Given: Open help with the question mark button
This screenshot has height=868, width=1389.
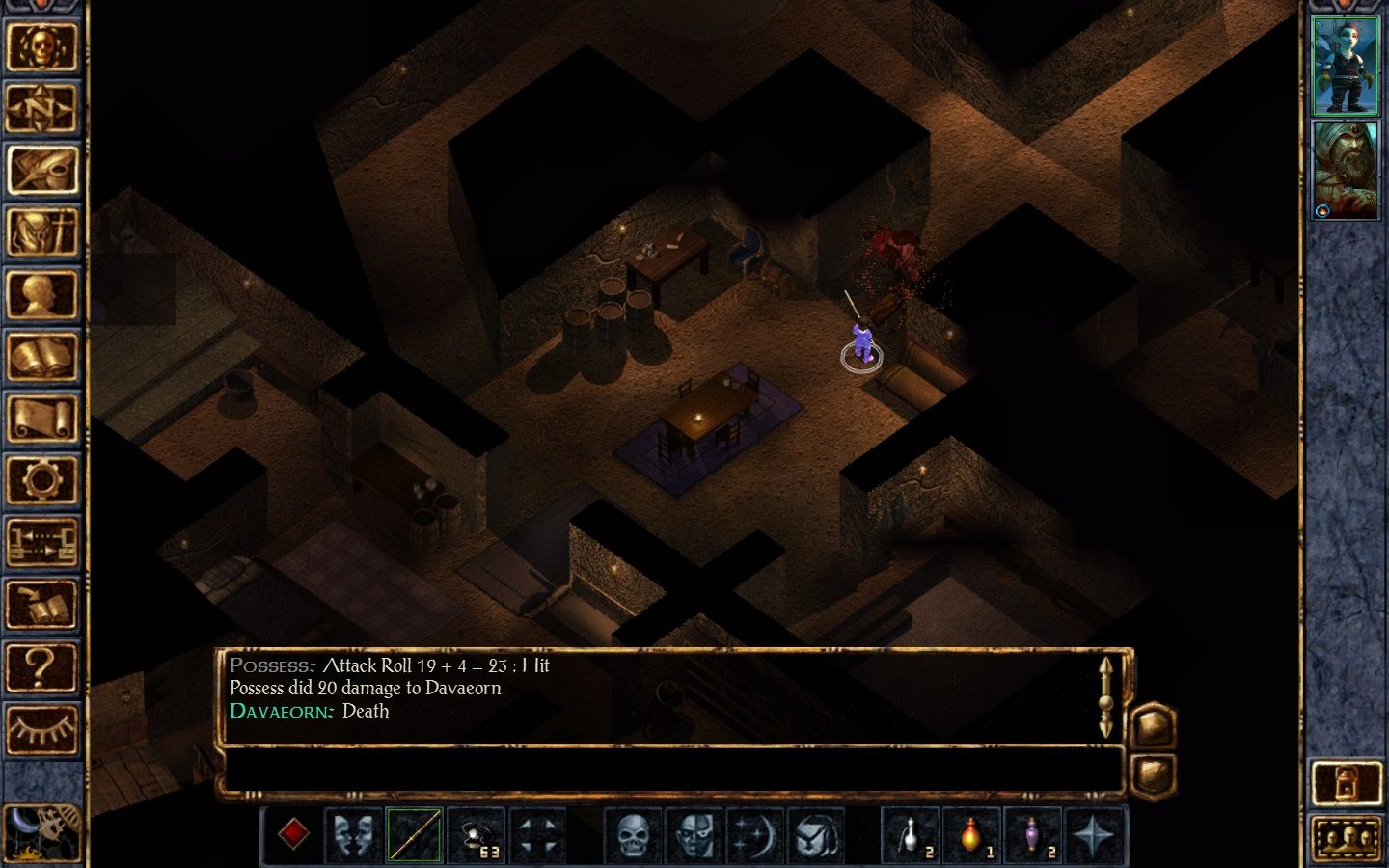Looking at the screenshot, I should pos(41,666).
